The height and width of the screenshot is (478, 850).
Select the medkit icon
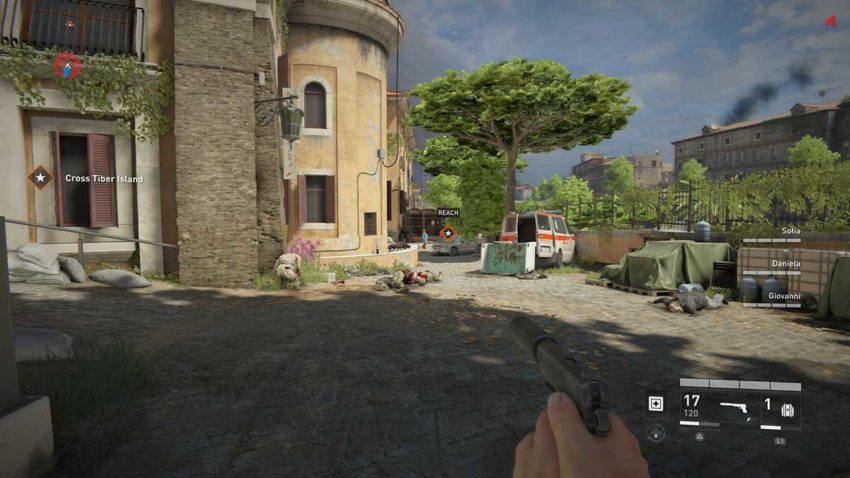655,404
